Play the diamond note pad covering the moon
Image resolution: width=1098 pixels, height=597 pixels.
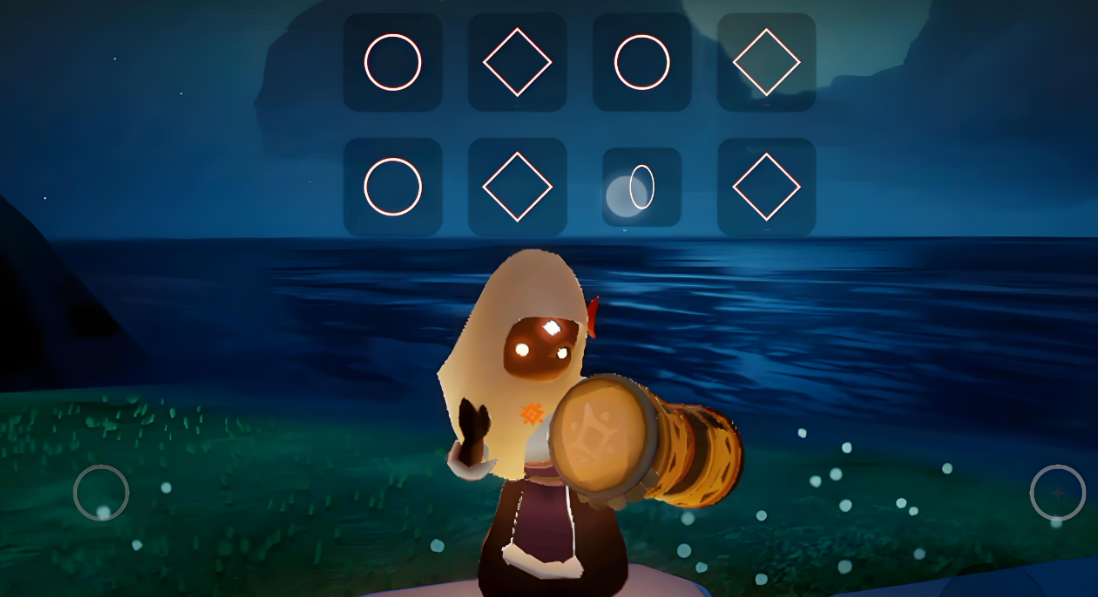pyautogui.click(x=766, y=62)
